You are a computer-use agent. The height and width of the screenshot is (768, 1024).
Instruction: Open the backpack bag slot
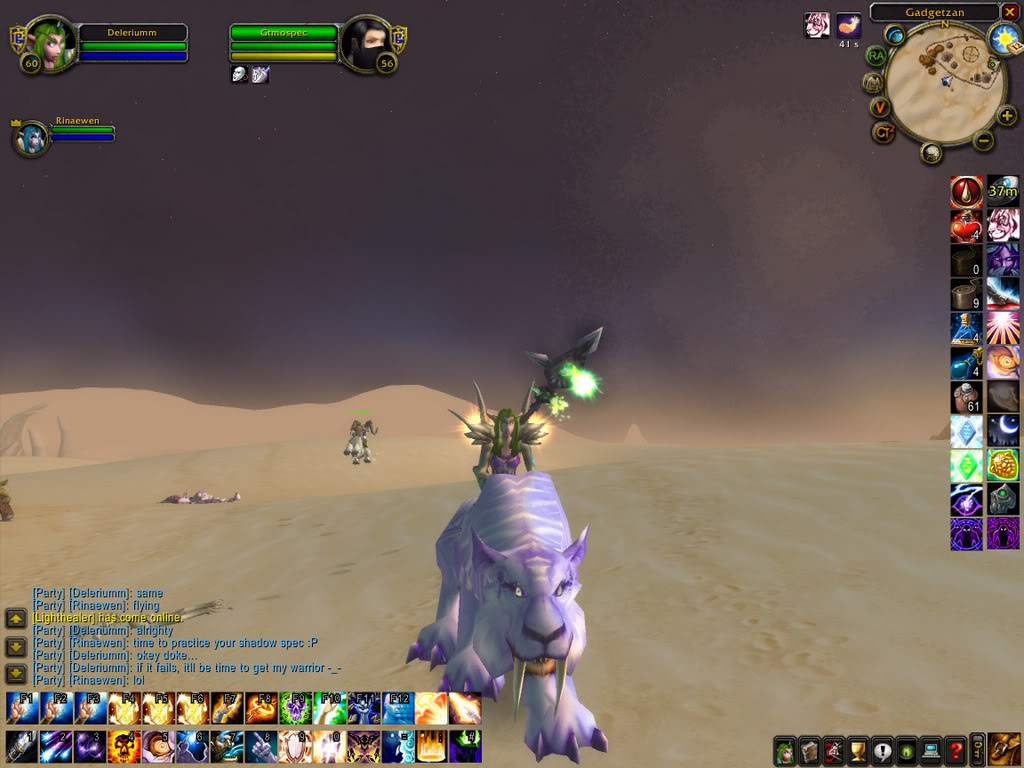(x=1004, y=749)
